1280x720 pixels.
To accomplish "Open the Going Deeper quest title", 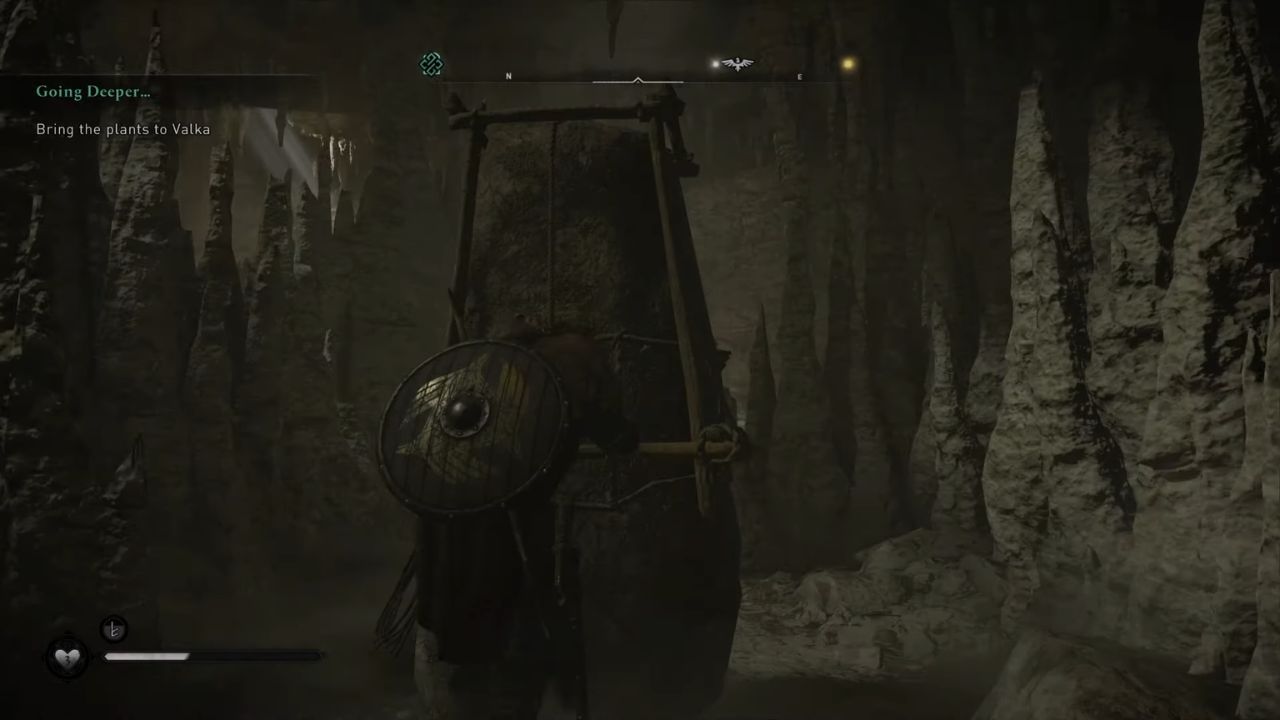I will (93, 91).
